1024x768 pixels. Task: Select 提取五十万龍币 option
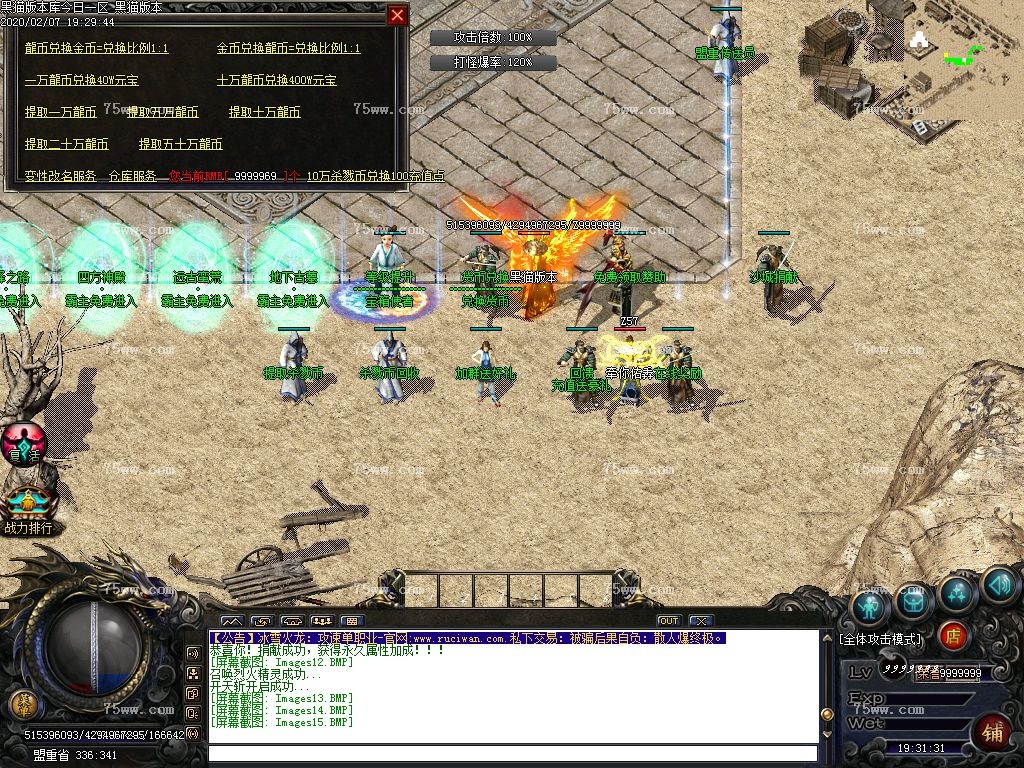tap(181, 144)
